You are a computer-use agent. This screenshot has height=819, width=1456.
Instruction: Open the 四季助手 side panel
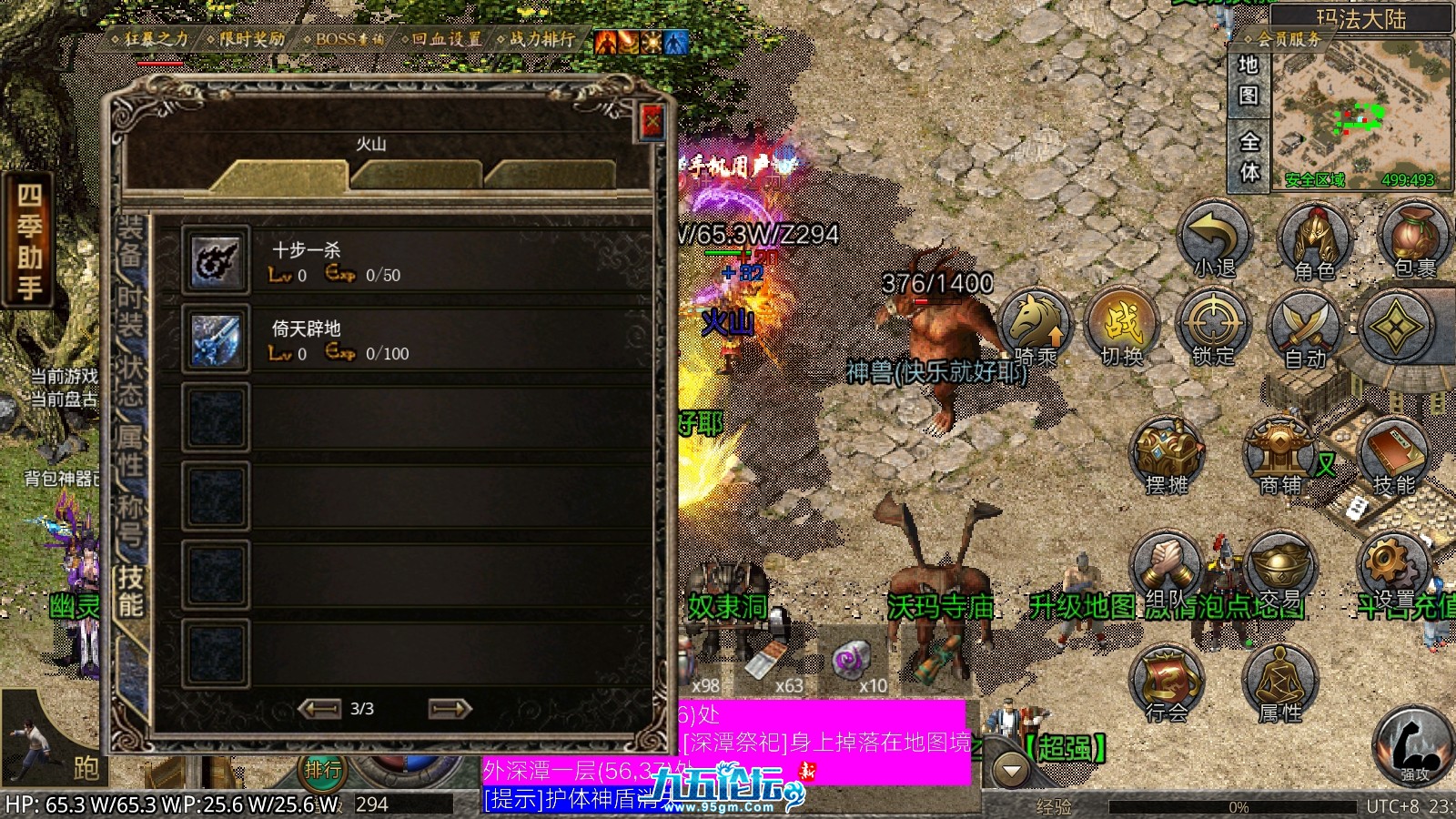click(28, 241)
